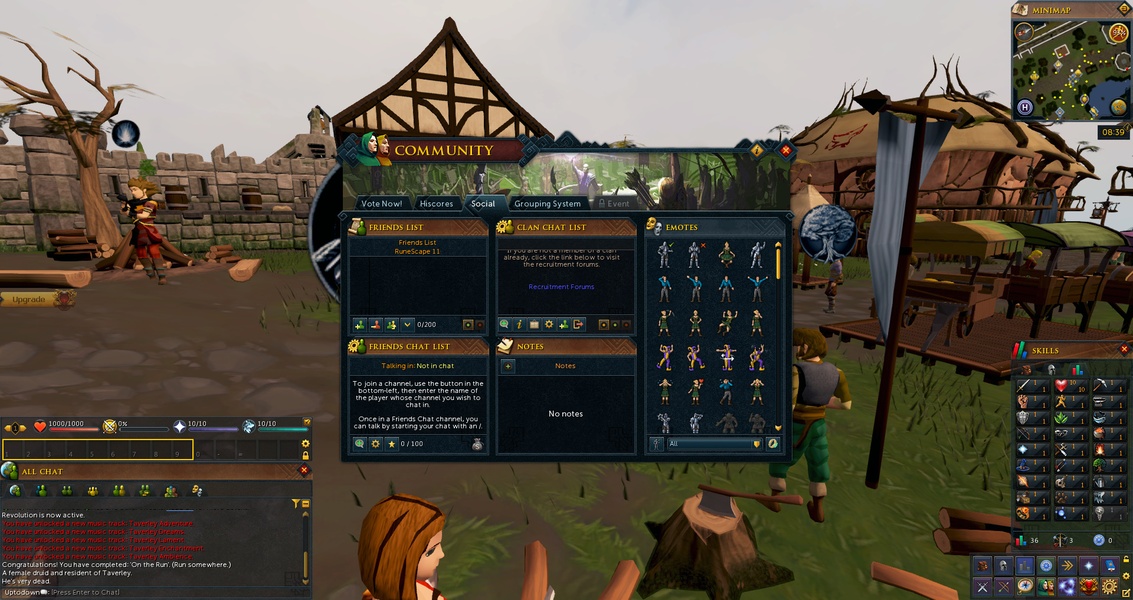Toggle the action bar lock

(305, 456)
